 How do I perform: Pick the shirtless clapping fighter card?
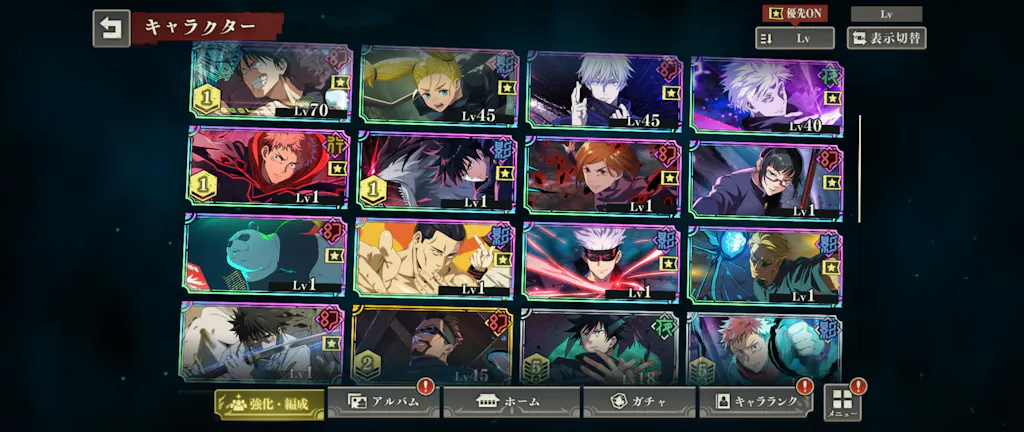(433, 258)
